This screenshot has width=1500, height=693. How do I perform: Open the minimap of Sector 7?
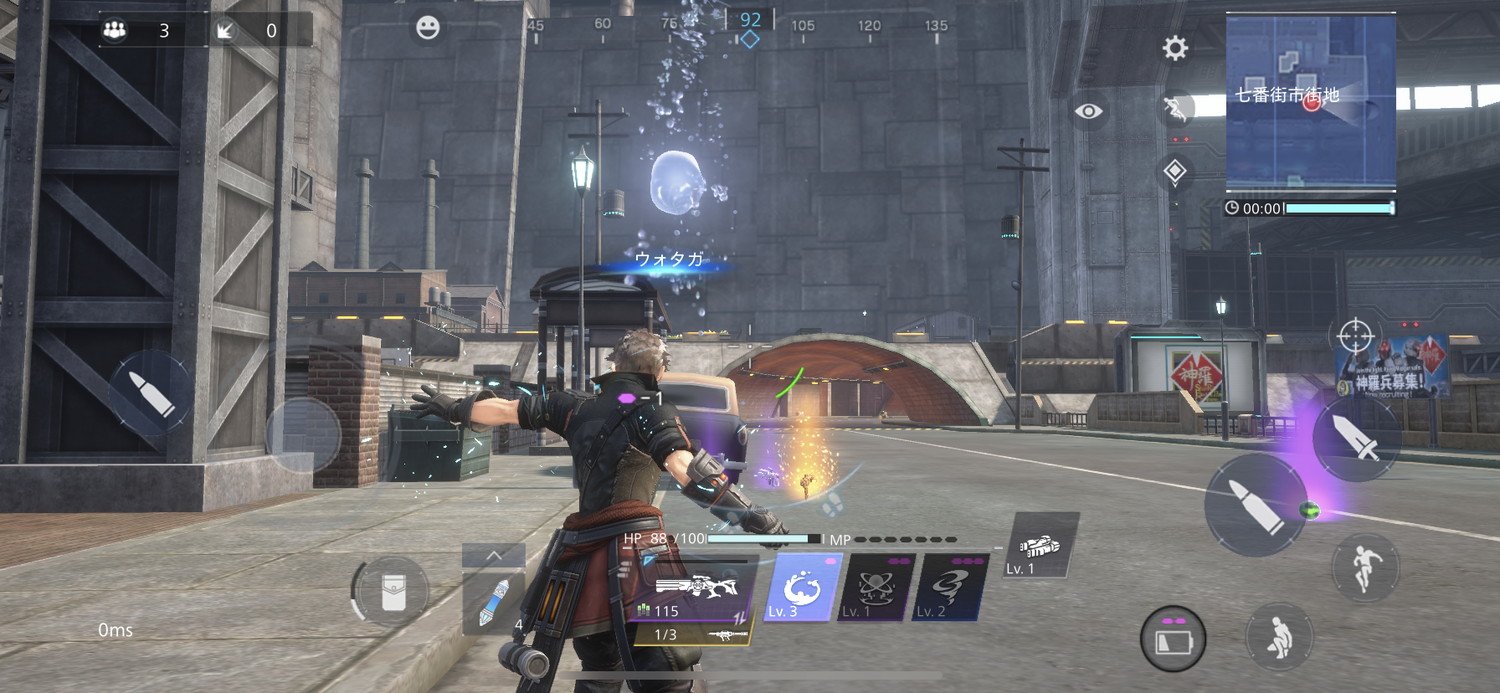1310,100
